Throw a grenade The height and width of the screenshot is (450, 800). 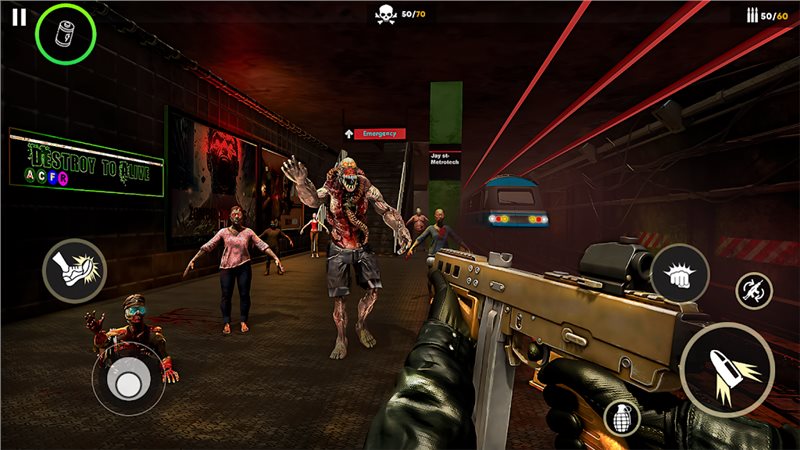[621, 419]
